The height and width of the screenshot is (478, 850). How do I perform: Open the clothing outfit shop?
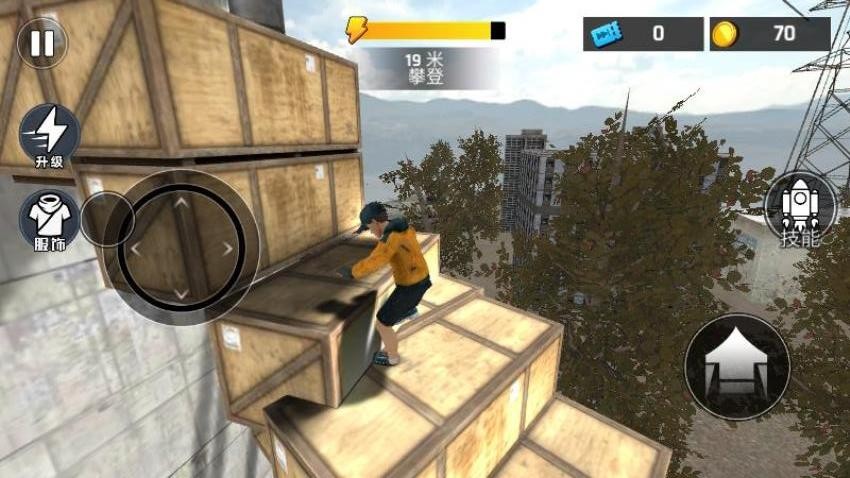[x=49, y=219]
